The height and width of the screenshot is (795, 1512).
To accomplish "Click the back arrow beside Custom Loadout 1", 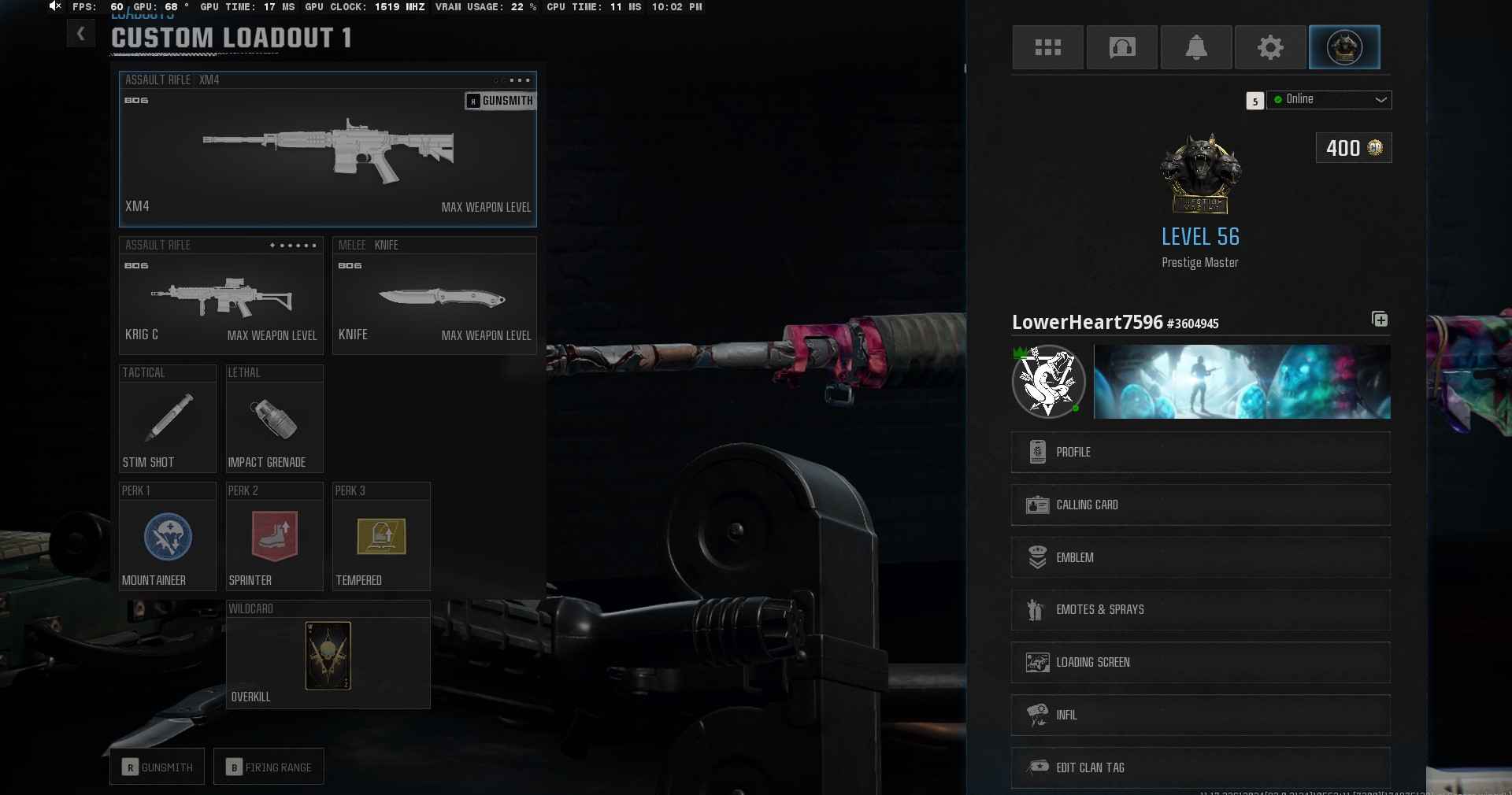I will (80, 34).
